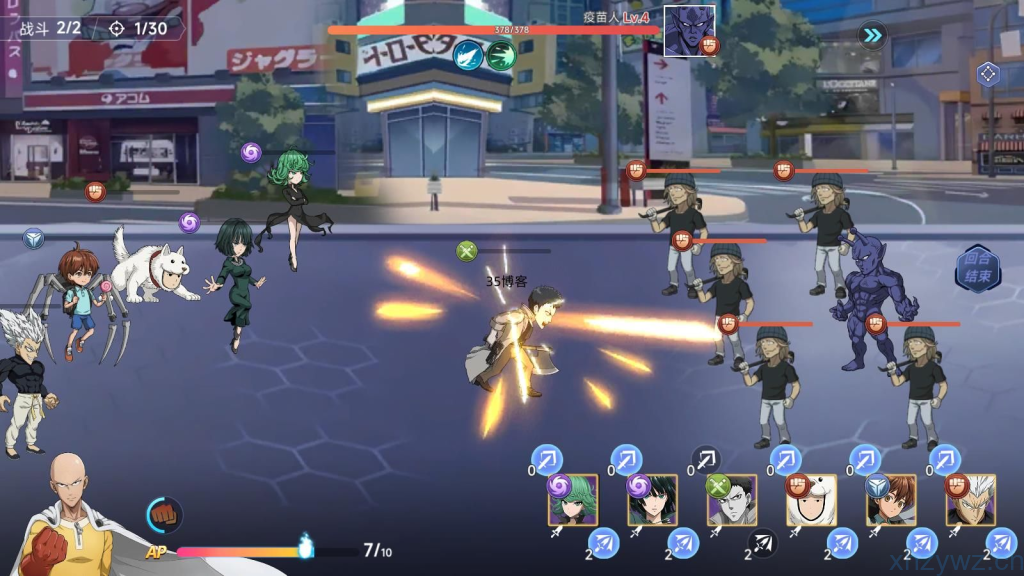The image size is (1024, 576).
Task: Use the basic attack icon above Tatsumaki's portrait
Action: [546, 460]
